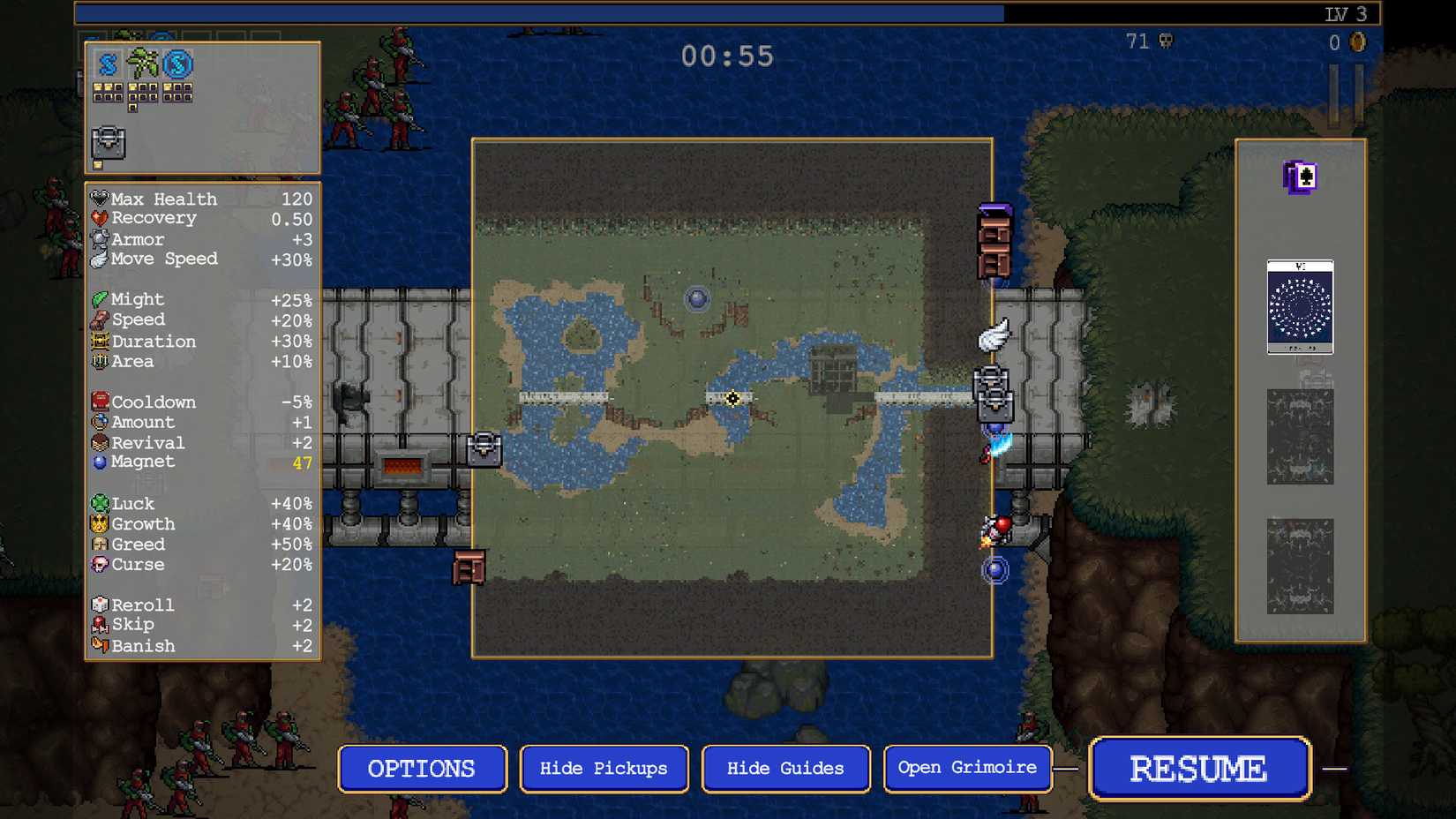Click the heart icon beside Max Health
This screenshot has width=1456, height=819.
click(100, 198)
